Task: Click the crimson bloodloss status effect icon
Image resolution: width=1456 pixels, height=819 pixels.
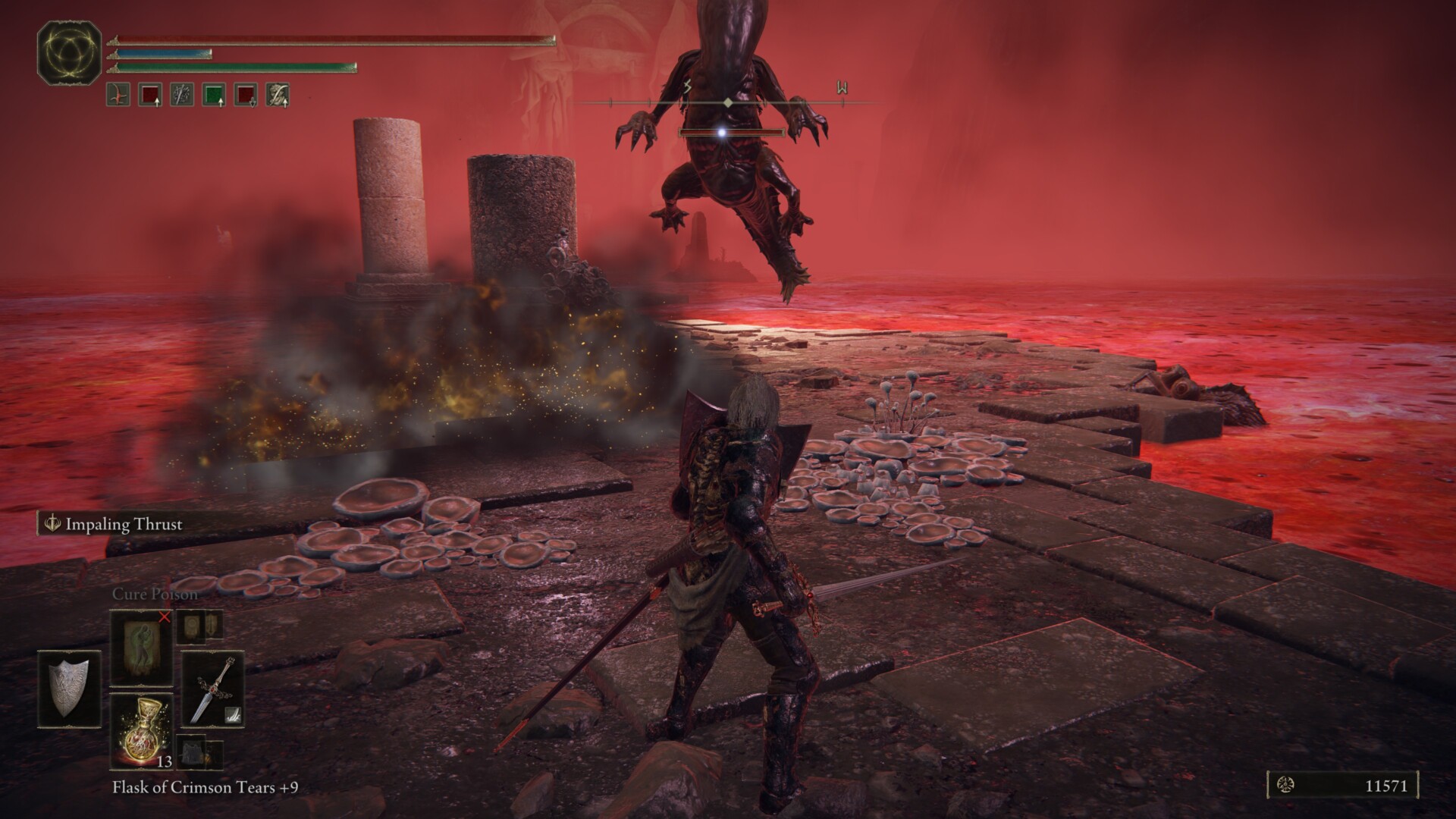Action: point(118,94)
